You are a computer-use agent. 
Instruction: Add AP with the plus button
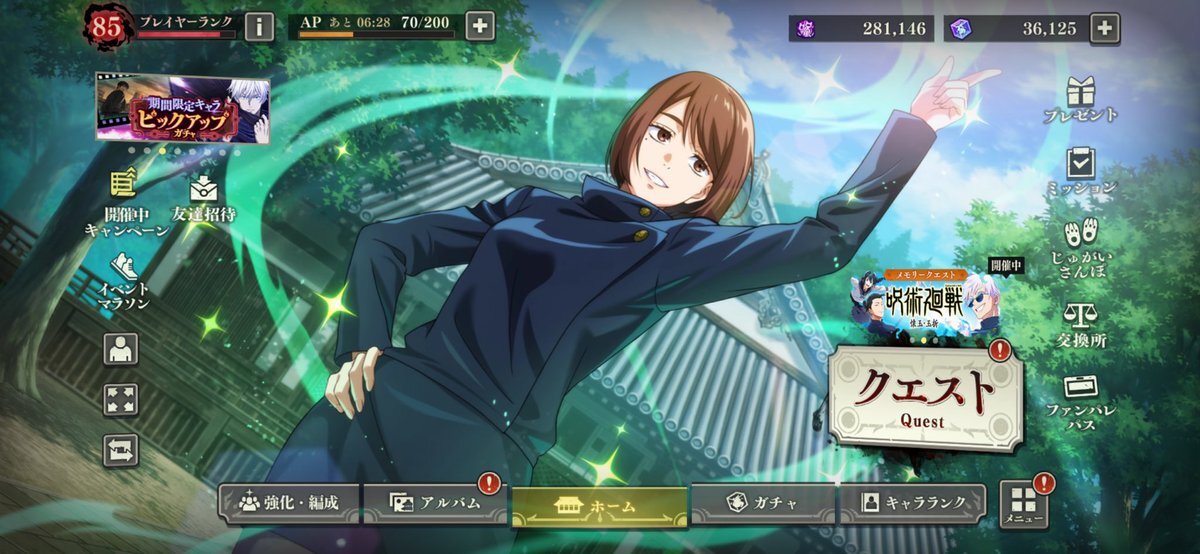[x=480, y=26]
